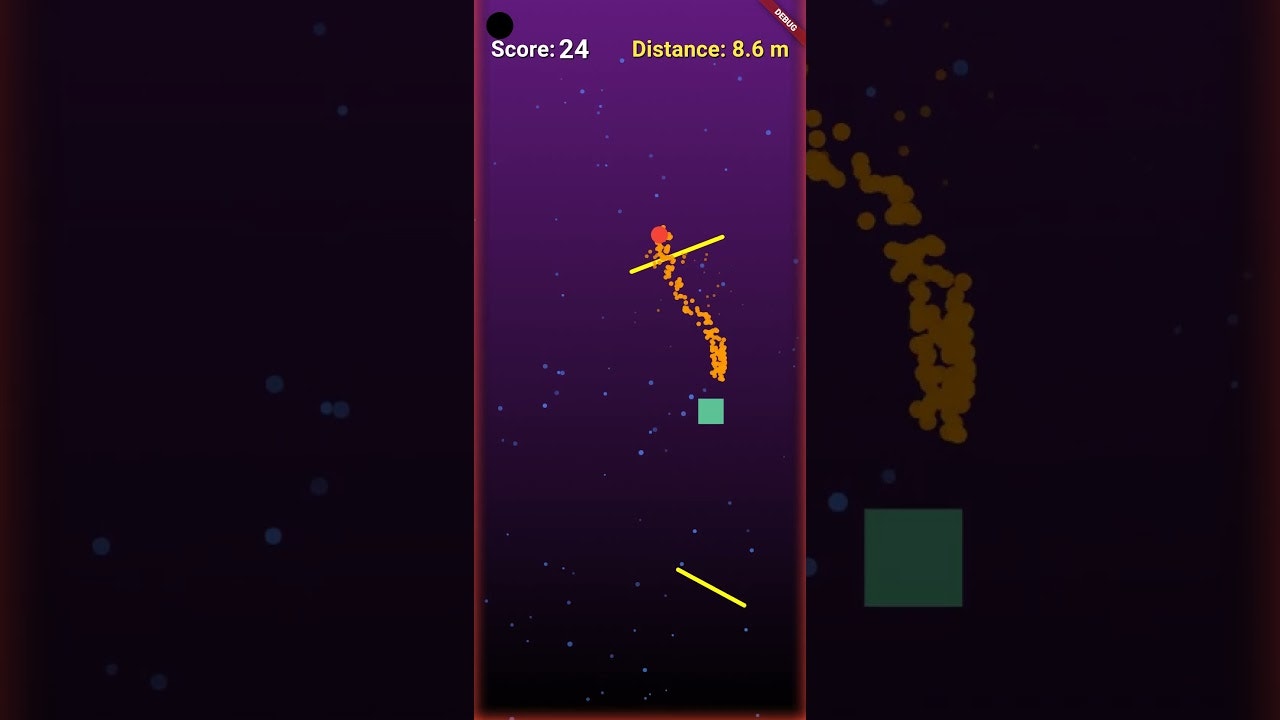Click the Score: 24 label
The height and width of the screenshot is (720, 1280).
[538, 48]
